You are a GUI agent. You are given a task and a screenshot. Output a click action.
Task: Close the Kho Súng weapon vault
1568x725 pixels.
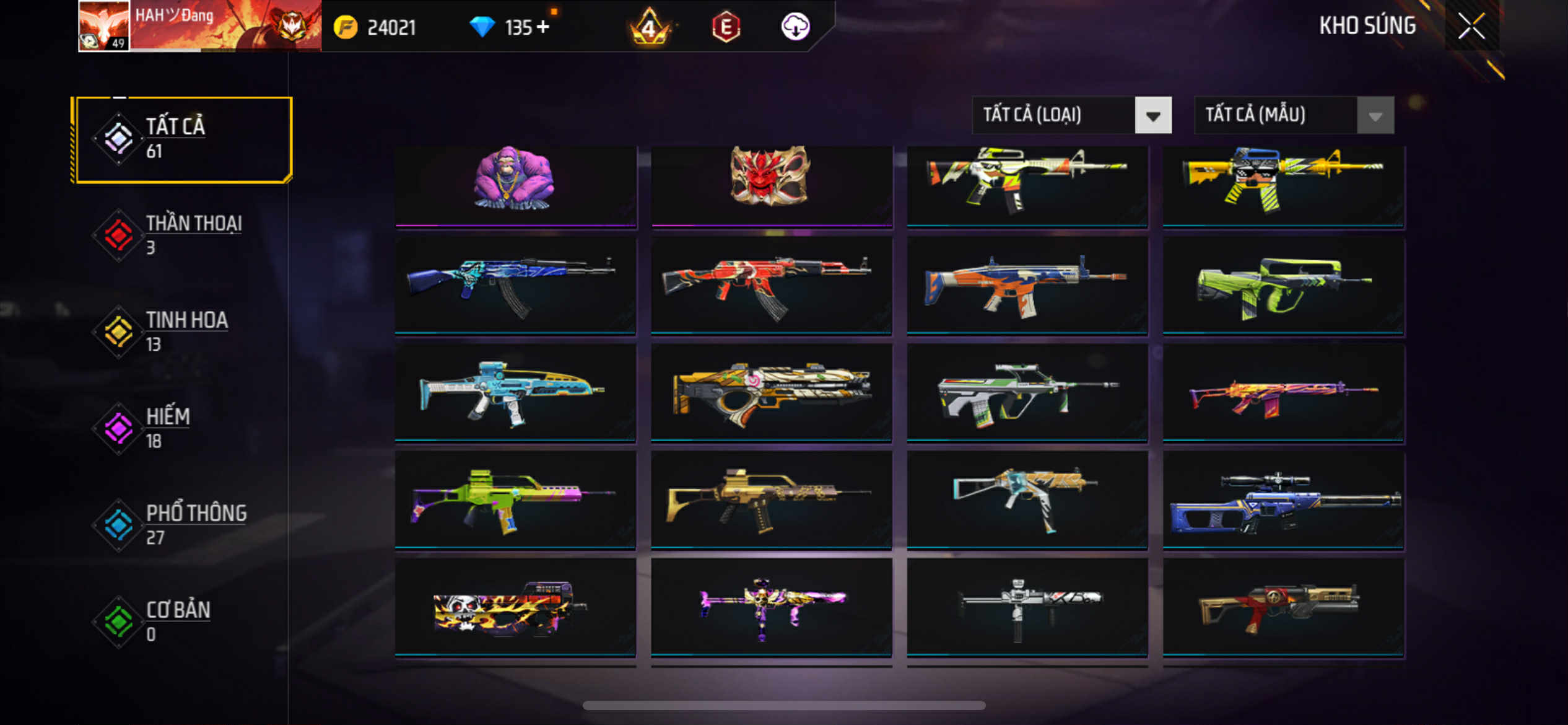click(x=1471, y=26)
